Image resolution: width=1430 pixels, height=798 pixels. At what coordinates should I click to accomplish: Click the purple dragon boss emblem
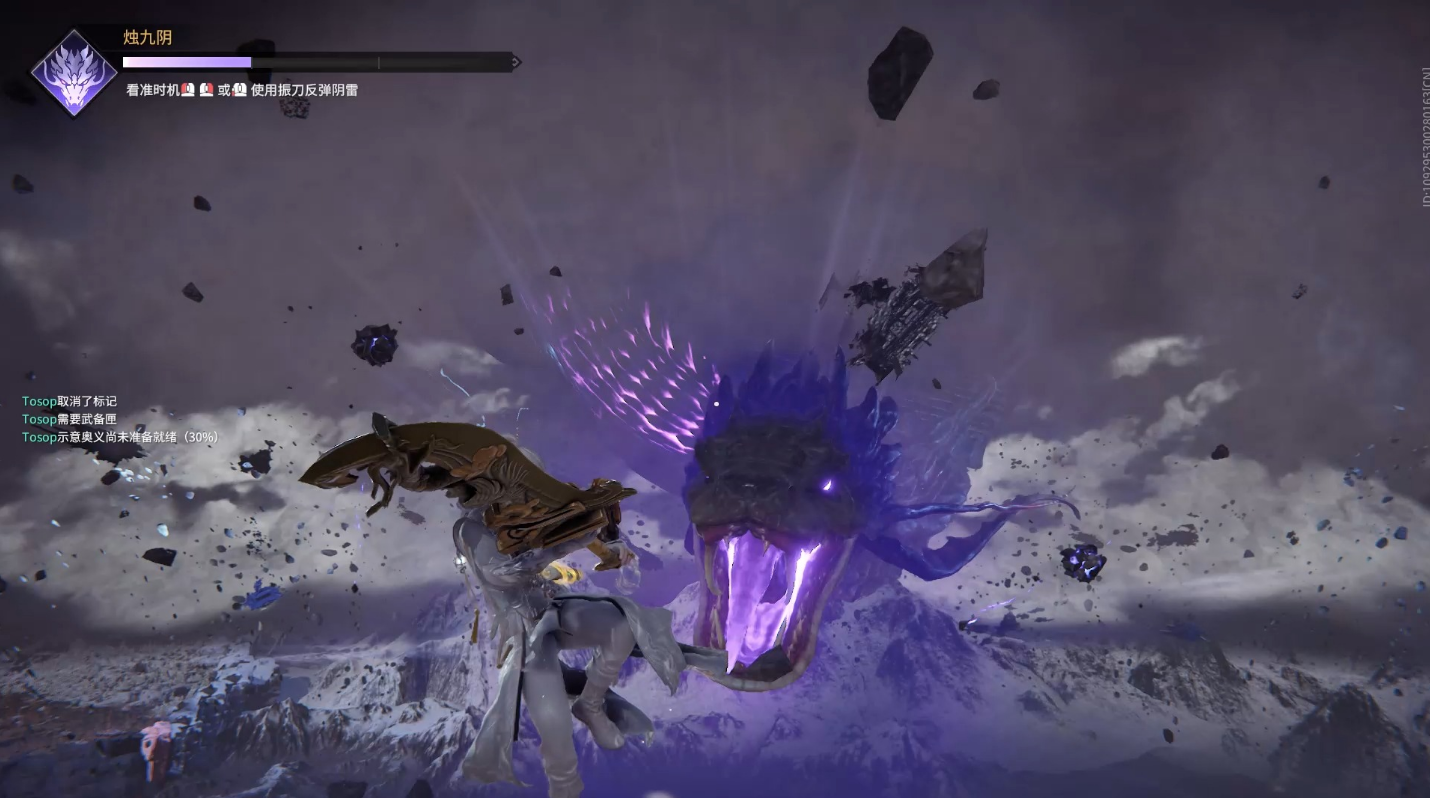tap(73, 73)
